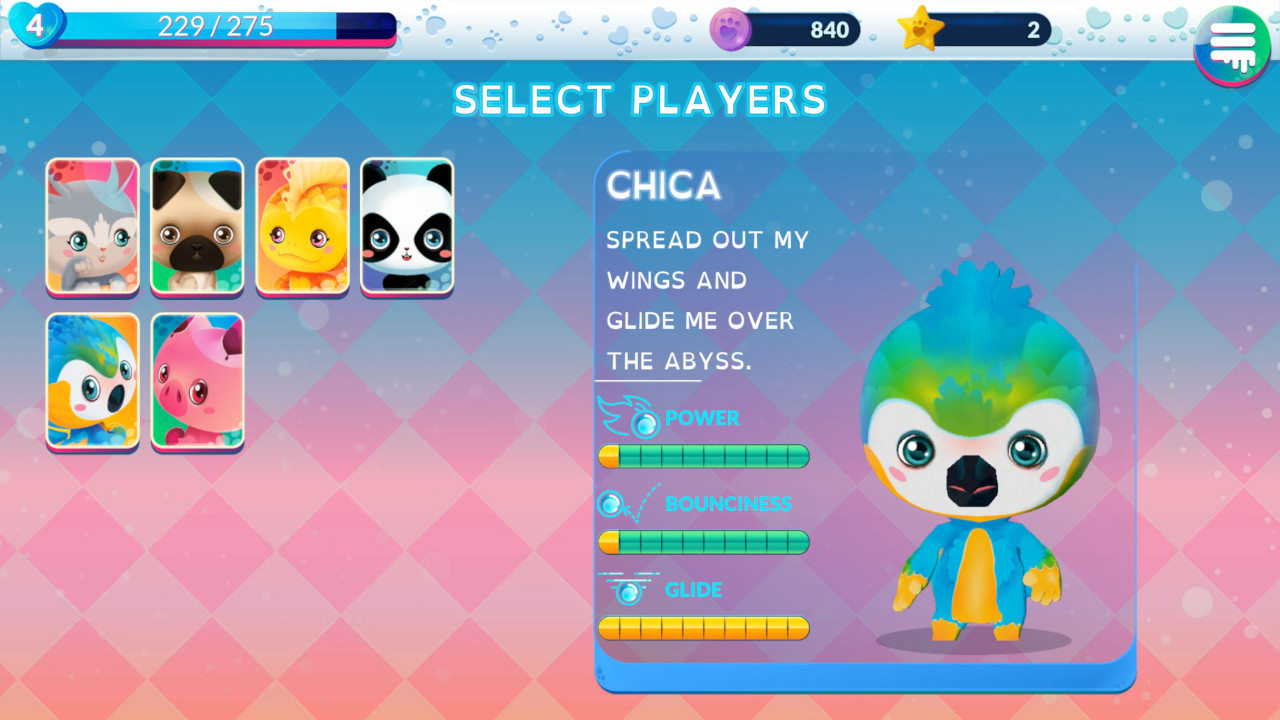Image resolution: width=1280 pixels, height=720 pixels.
Task: Select the goldfish character portrait
Action: tap(303, 226)
